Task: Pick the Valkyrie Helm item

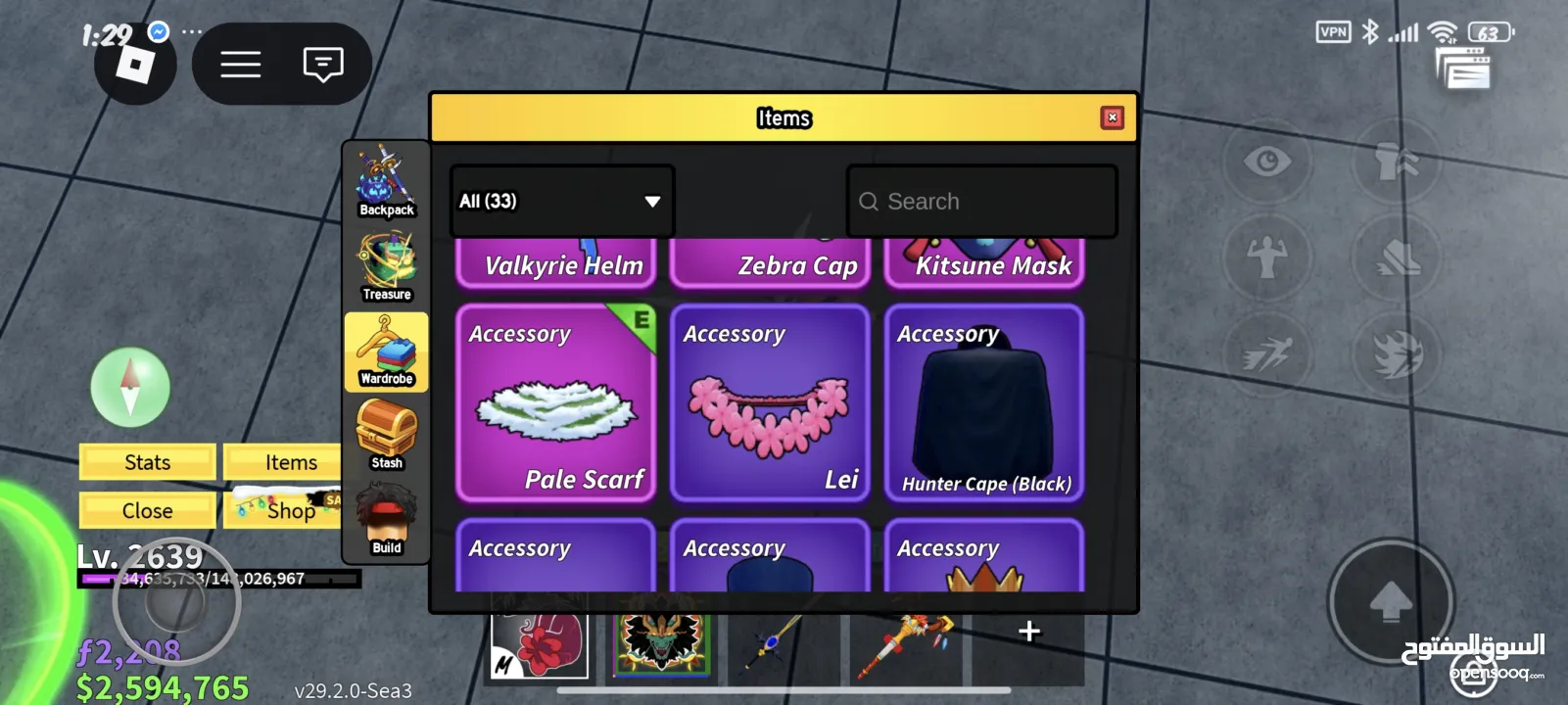Action: [555, 264]
